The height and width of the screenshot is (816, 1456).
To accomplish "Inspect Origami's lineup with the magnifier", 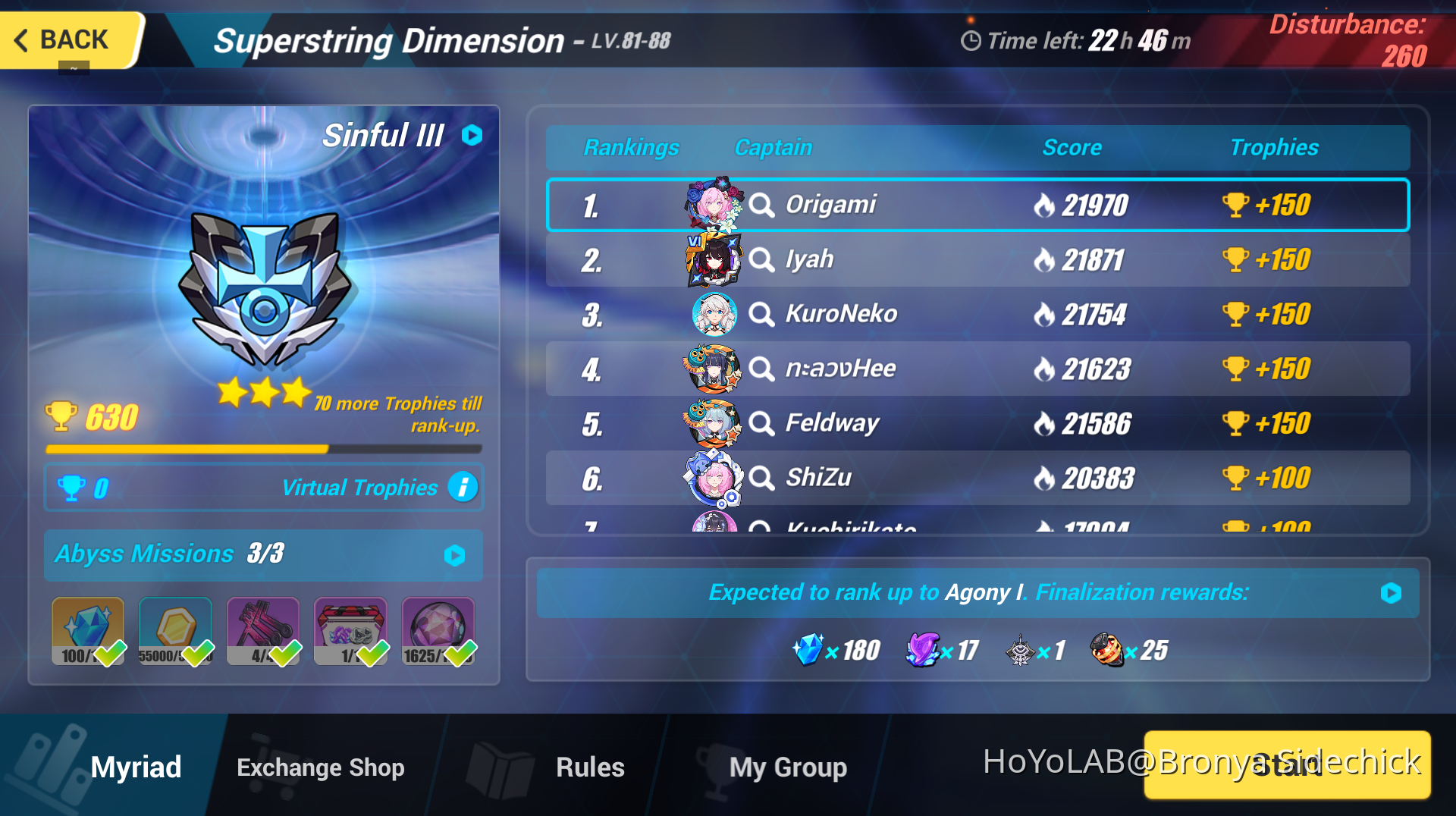I will (x=761, y=204).
